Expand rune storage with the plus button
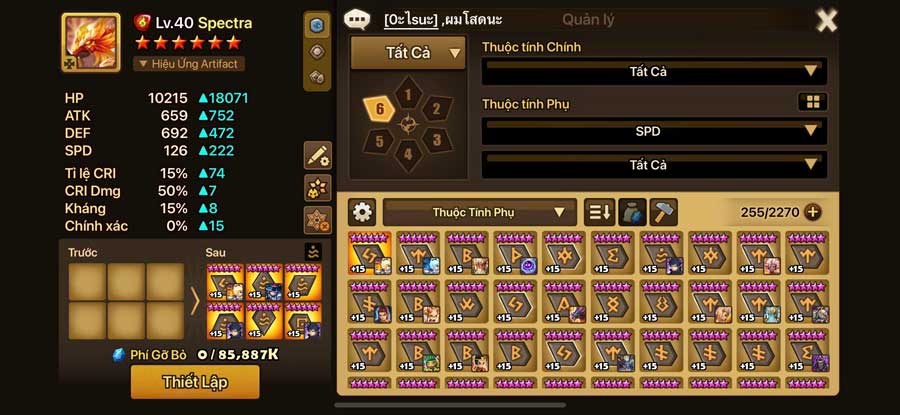This screenshot has height=415, width=900. (x=813, y=212)
